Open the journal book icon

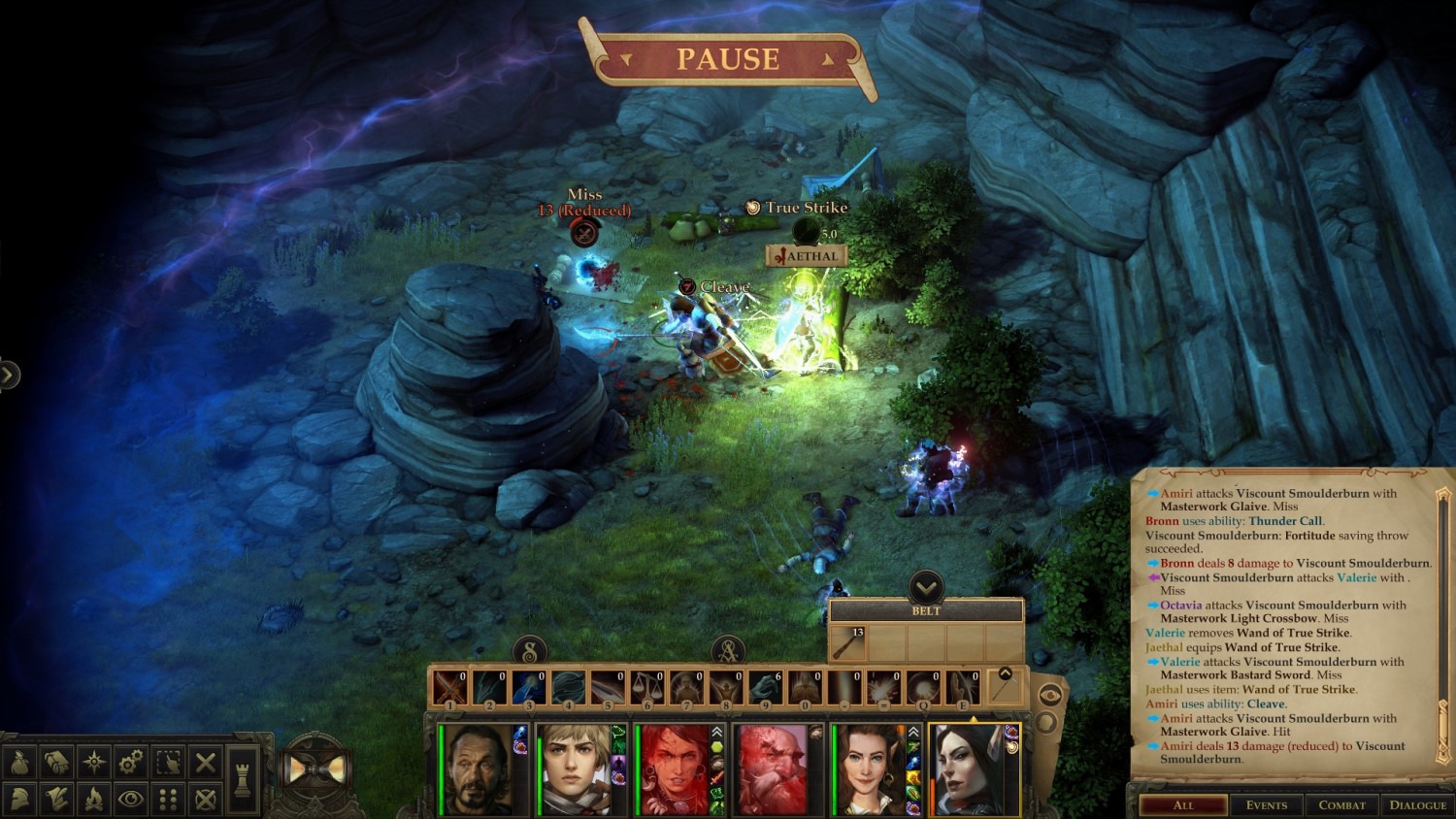[x=57, y=762]
